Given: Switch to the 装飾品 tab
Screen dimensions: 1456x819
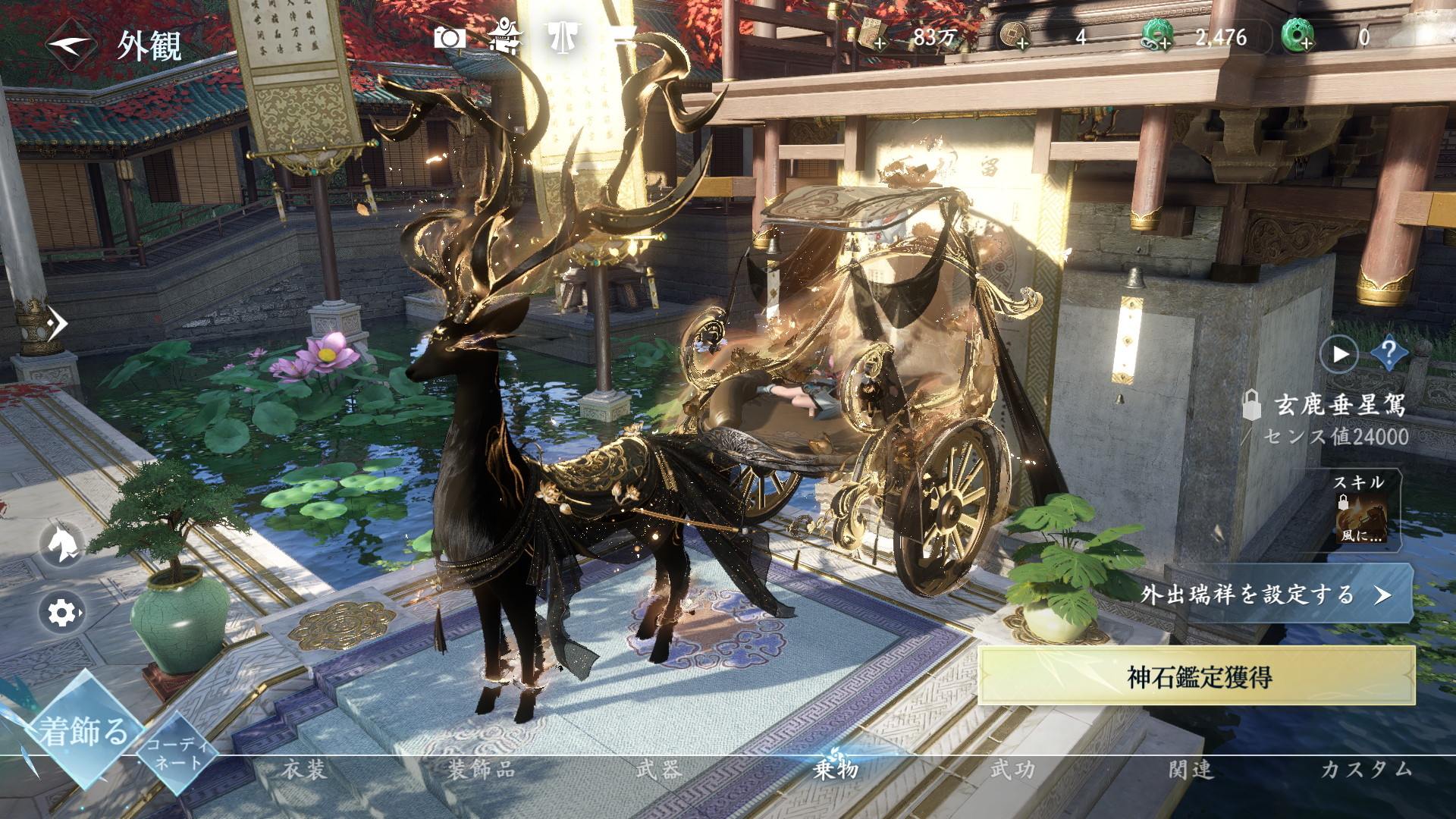Looking at the screenshot, I should point(481,770).
